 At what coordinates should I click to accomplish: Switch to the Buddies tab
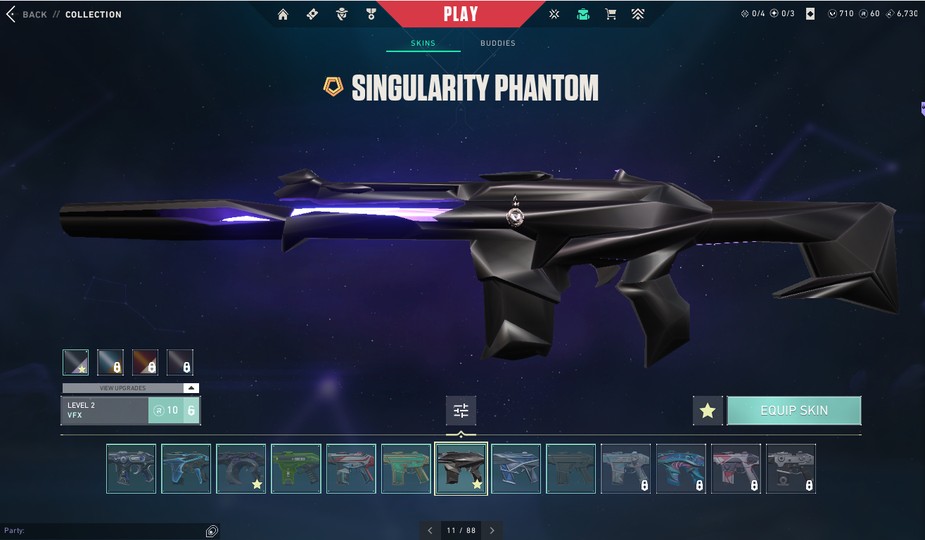point(497,43)
